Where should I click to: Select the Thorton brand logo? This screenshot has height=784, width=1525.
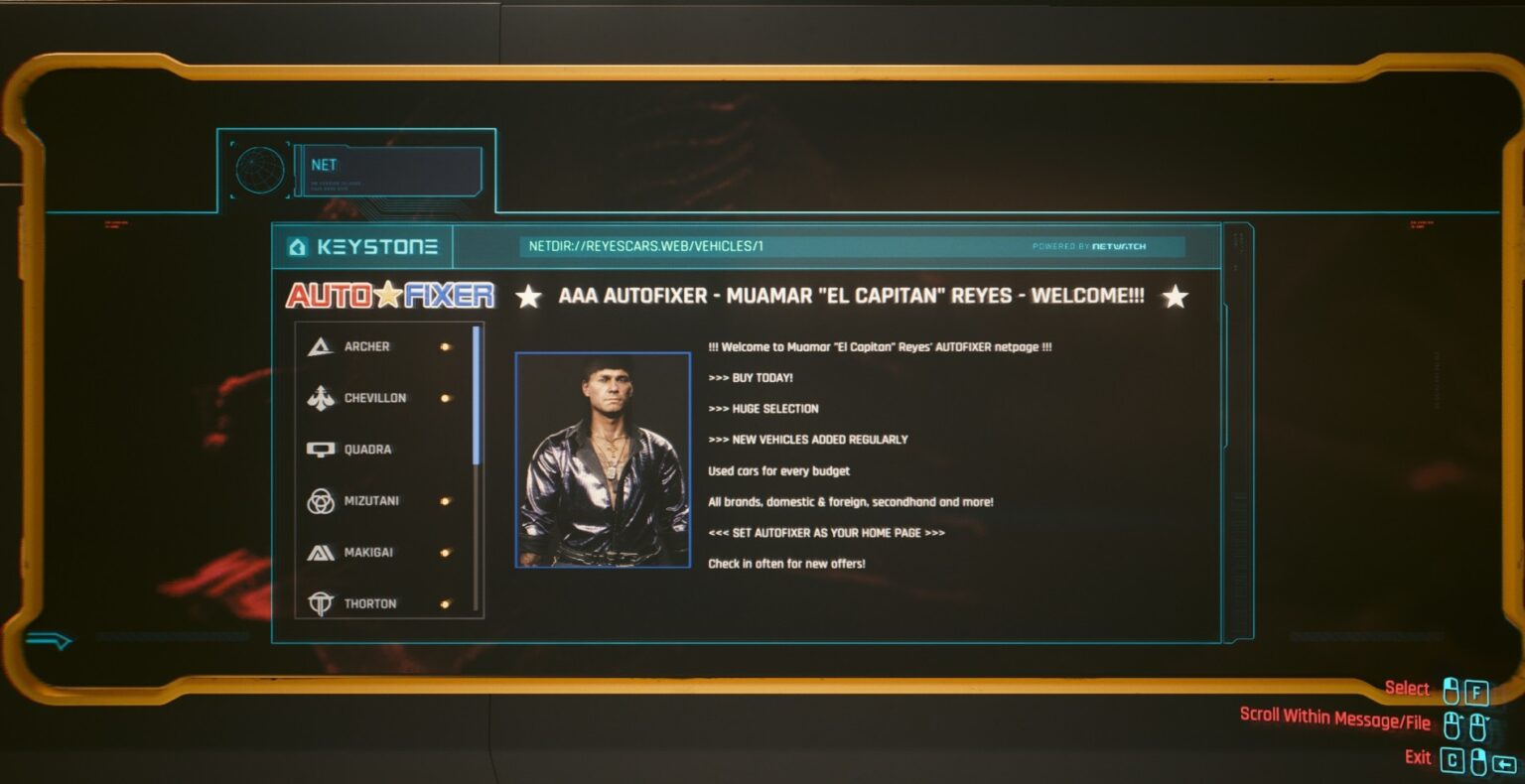pyautogui.click(x=320, y=602)
